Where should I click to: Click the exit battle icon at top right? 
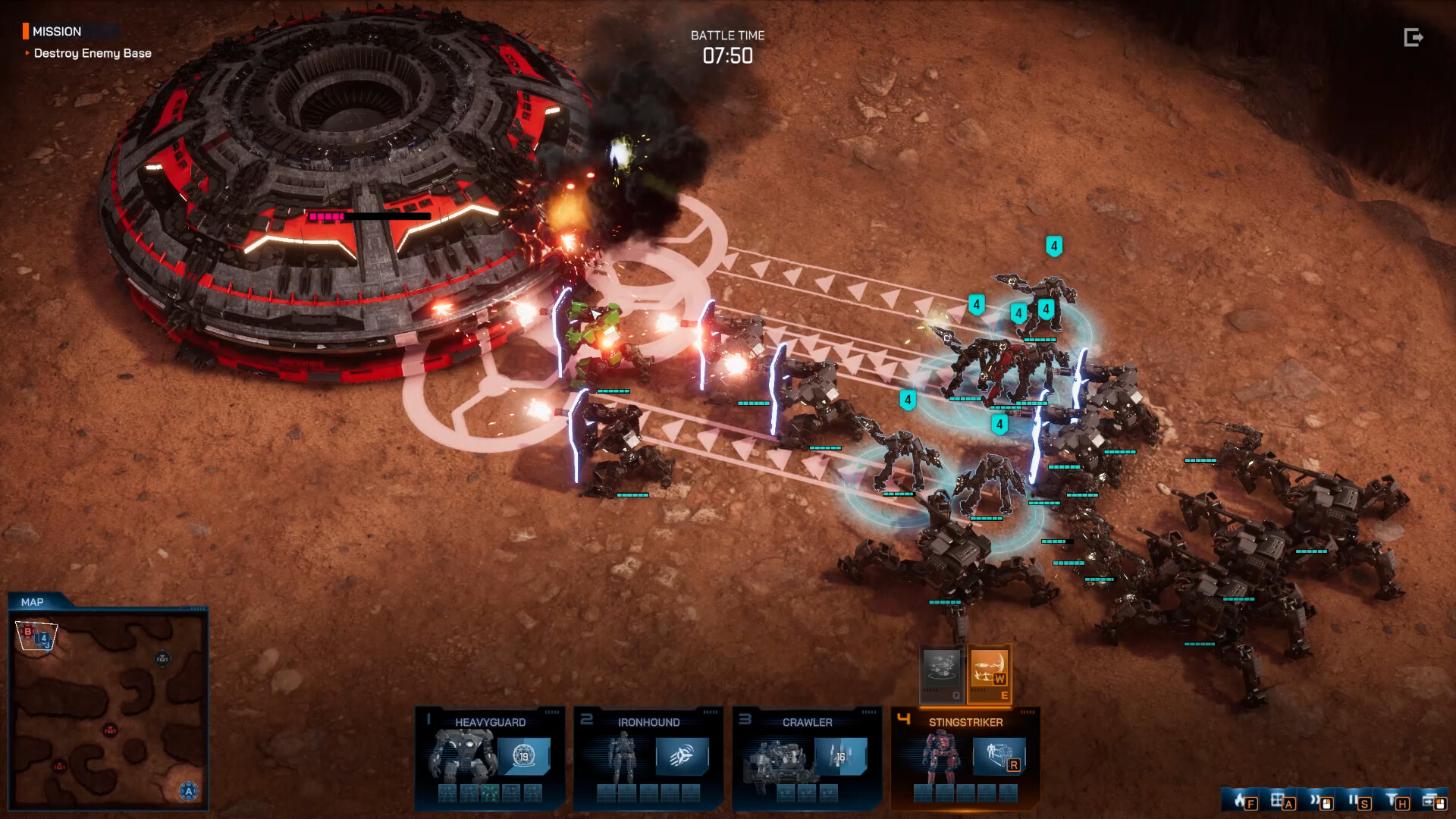1413,36
